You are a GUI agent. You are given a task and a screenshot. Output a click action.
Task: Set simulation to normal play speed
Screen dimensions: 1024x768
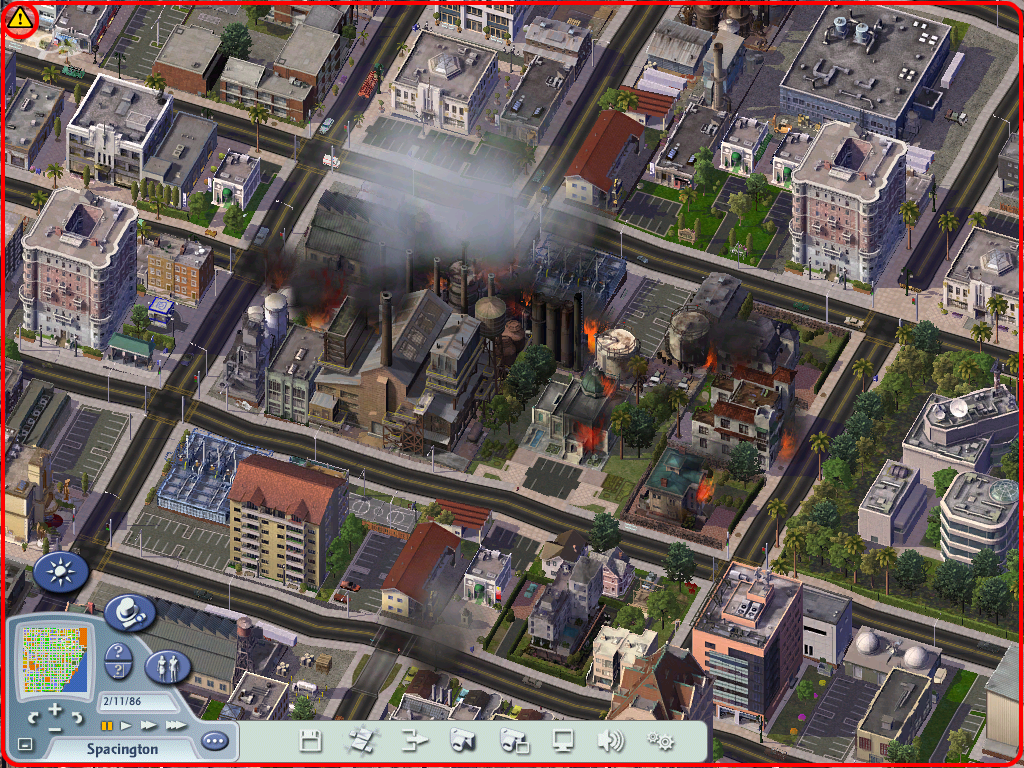click(127, 725)
